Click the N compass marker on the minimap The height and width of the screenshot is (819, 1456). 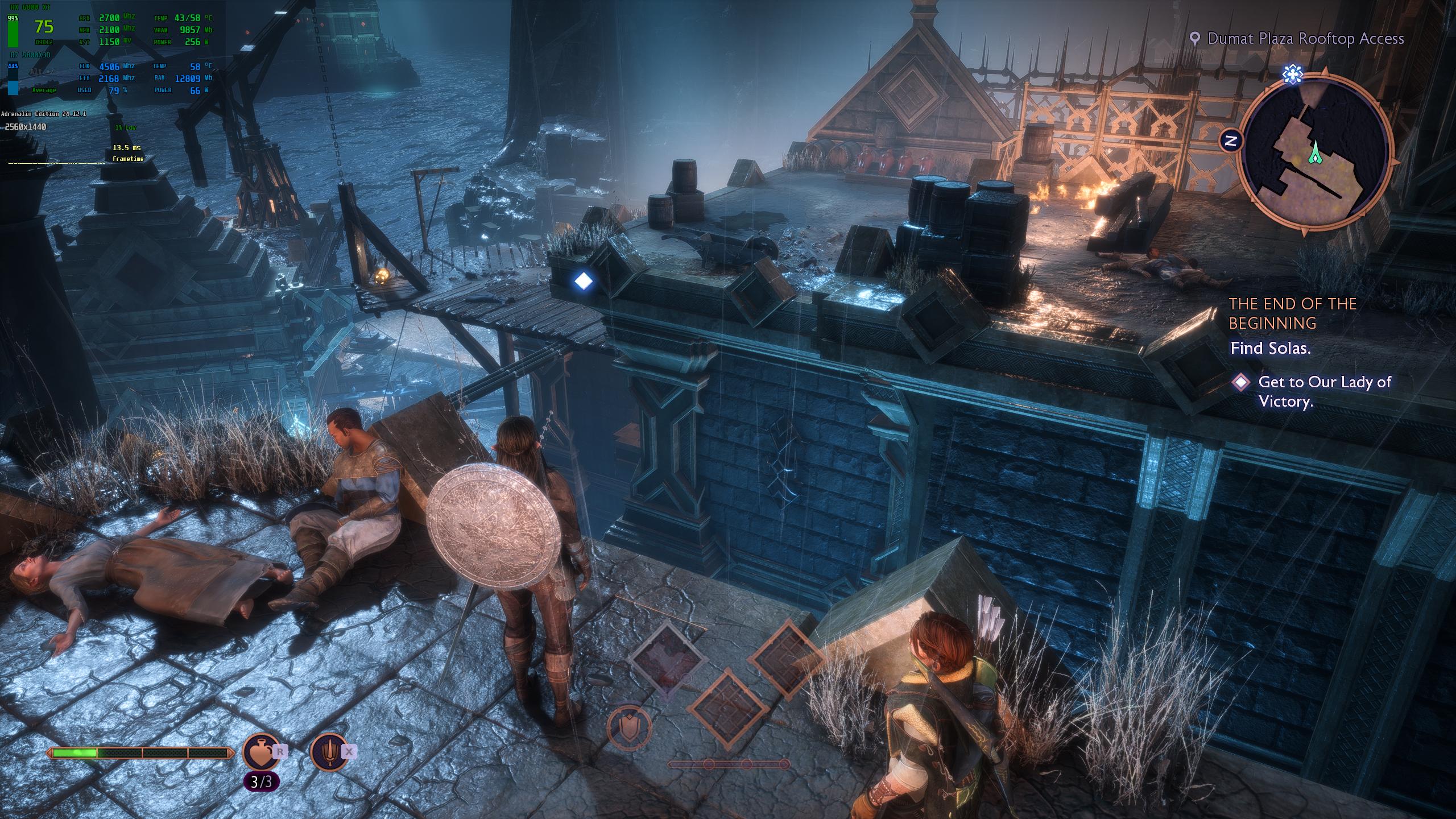coord(1231,140)
